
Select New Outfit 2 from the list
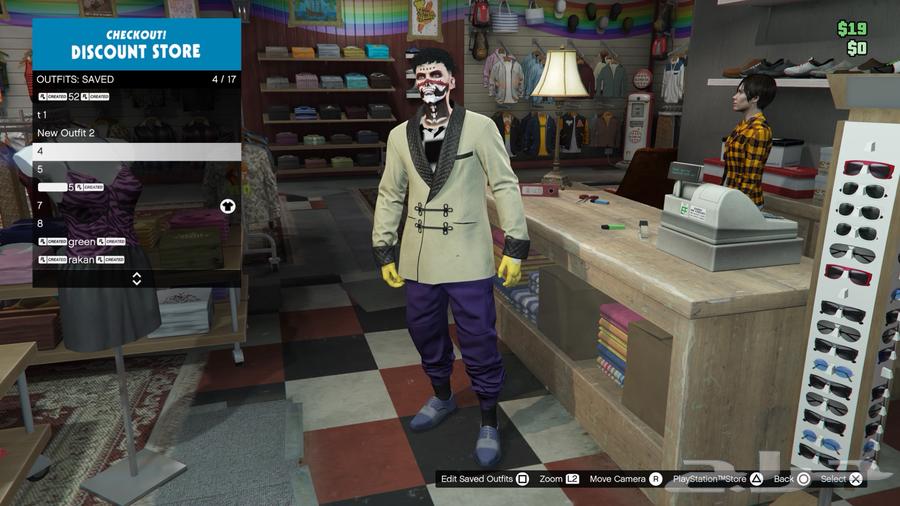tap(136, 133)
